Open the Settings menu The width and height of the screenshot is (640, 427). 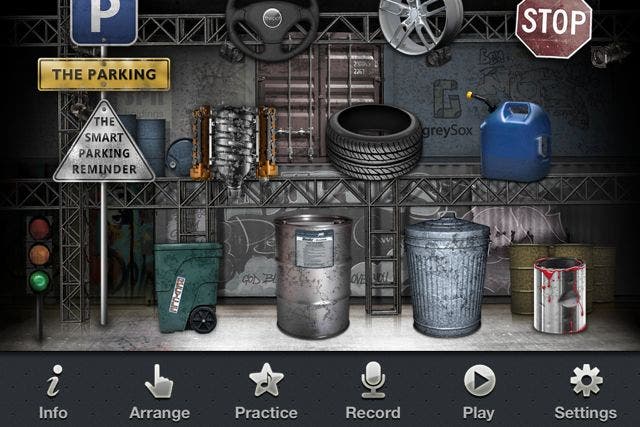coord(585,391)
